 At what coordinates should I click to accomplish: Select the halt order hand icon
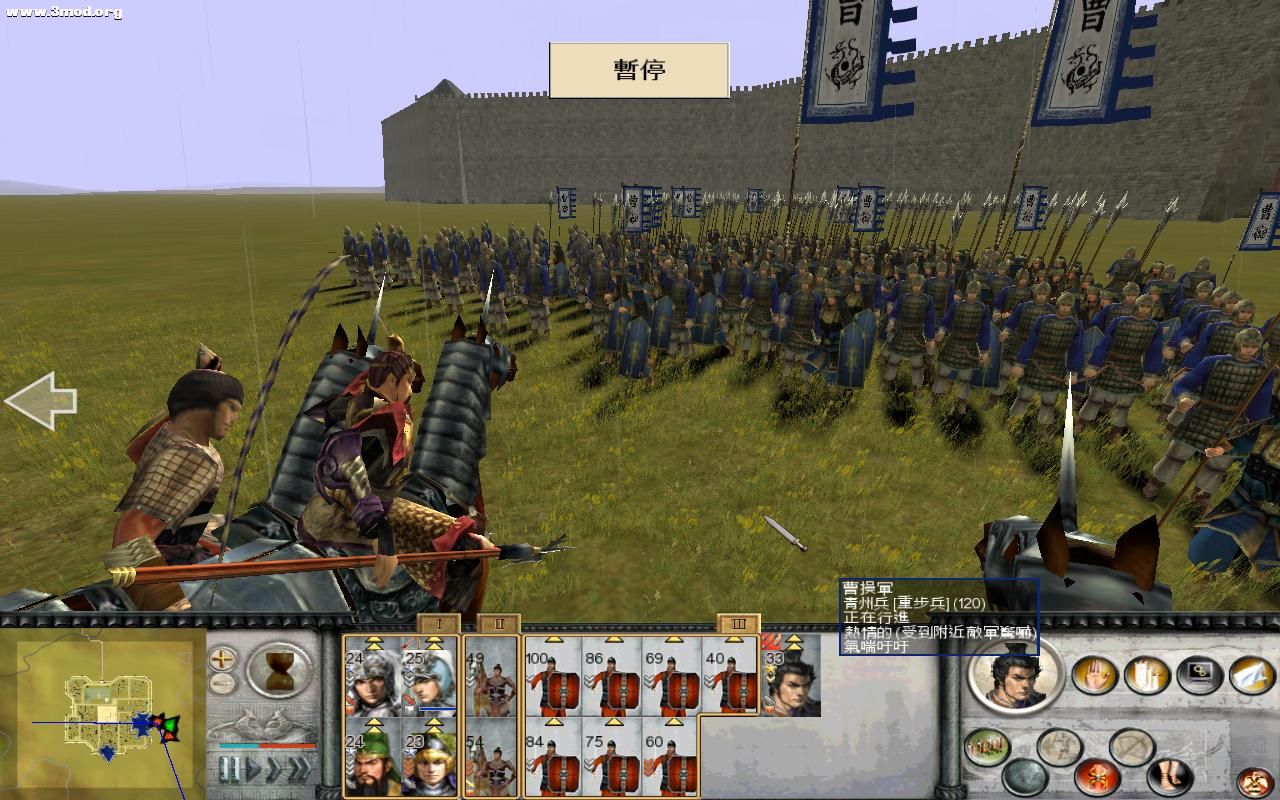(1095, 675)
